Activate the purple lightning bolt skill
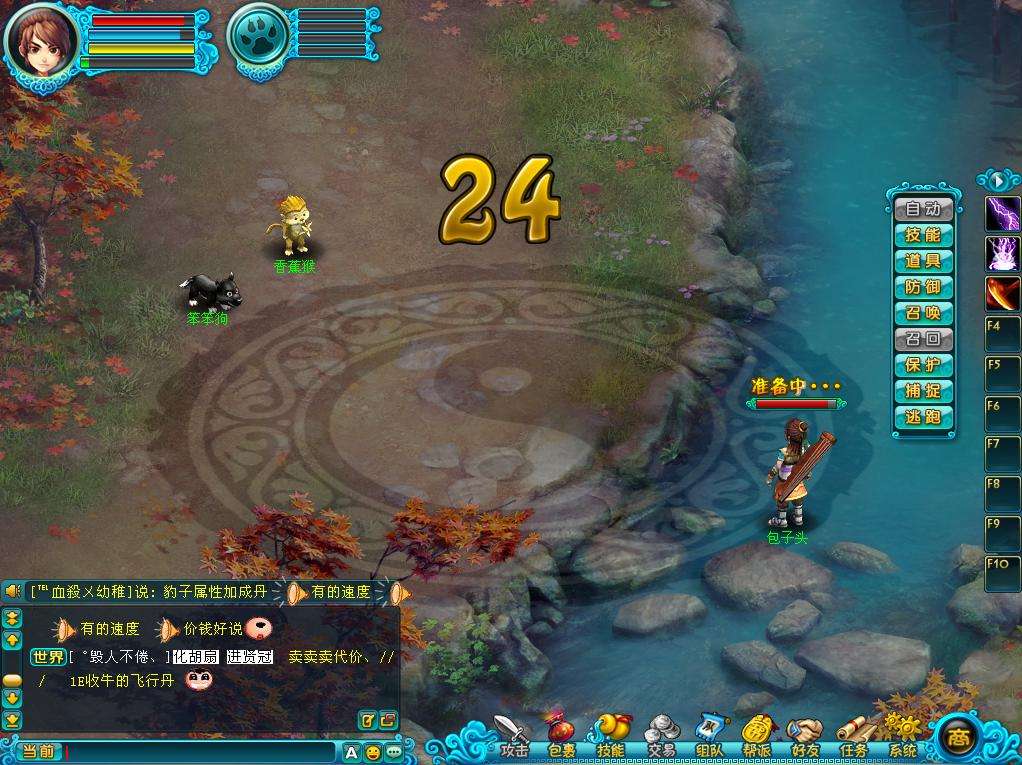 [1003, 213]
